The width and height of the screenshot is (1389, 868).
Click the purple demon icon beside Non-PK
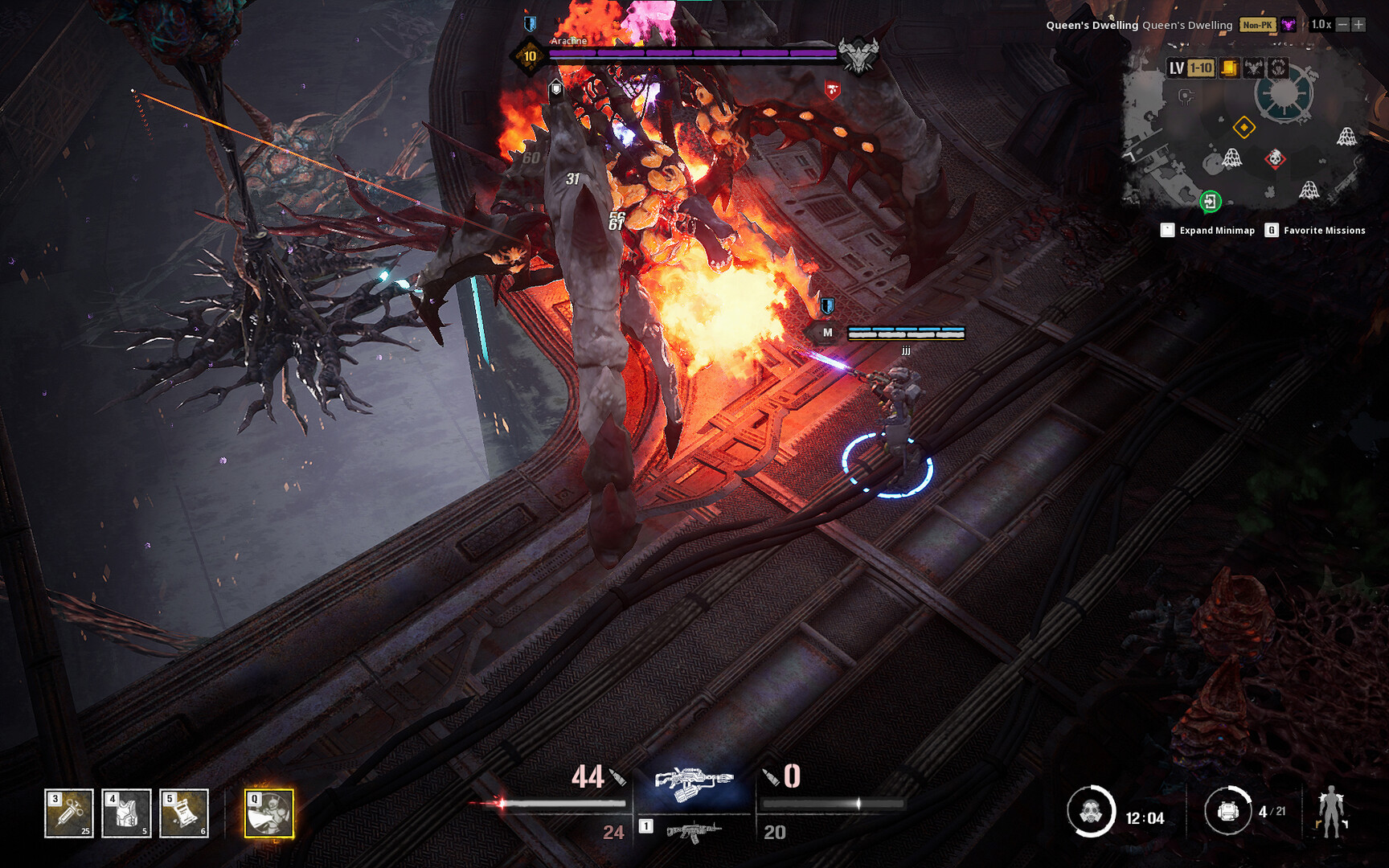coord(1289,25)
